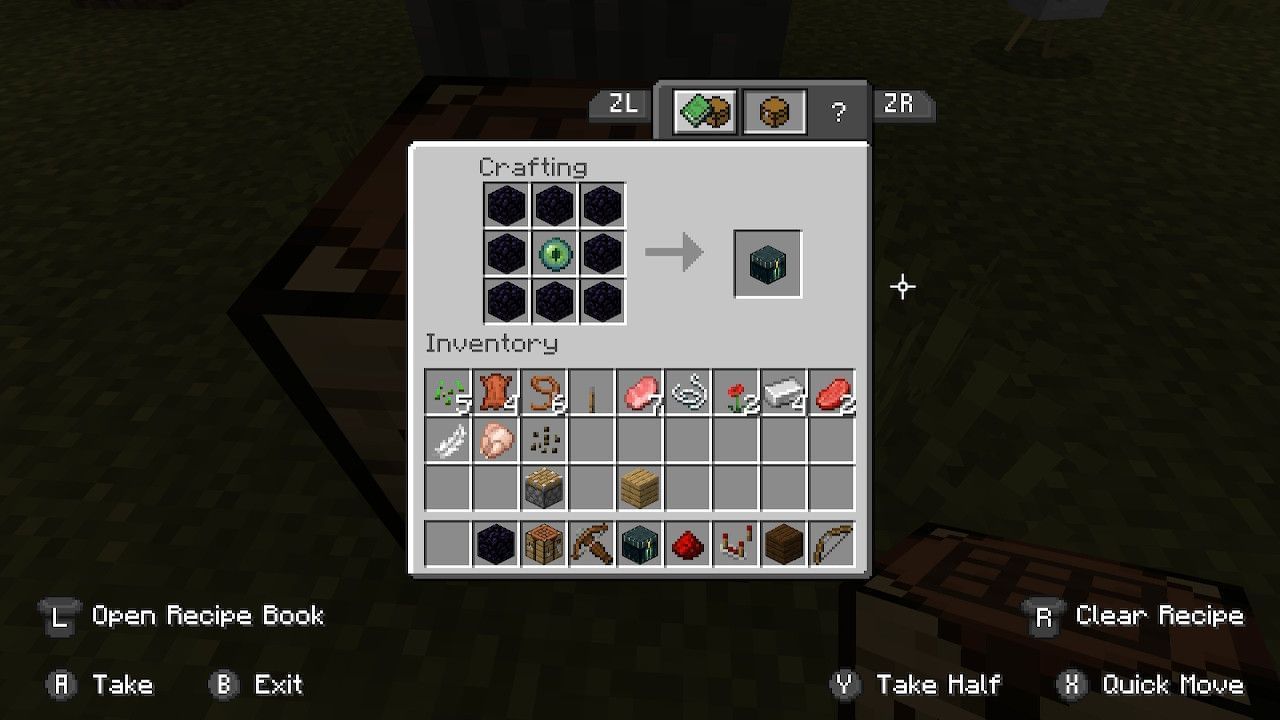Click the question mark help indicator
Screen dimensions: 1280x720
pyautogui.click(x=840, y=110)
